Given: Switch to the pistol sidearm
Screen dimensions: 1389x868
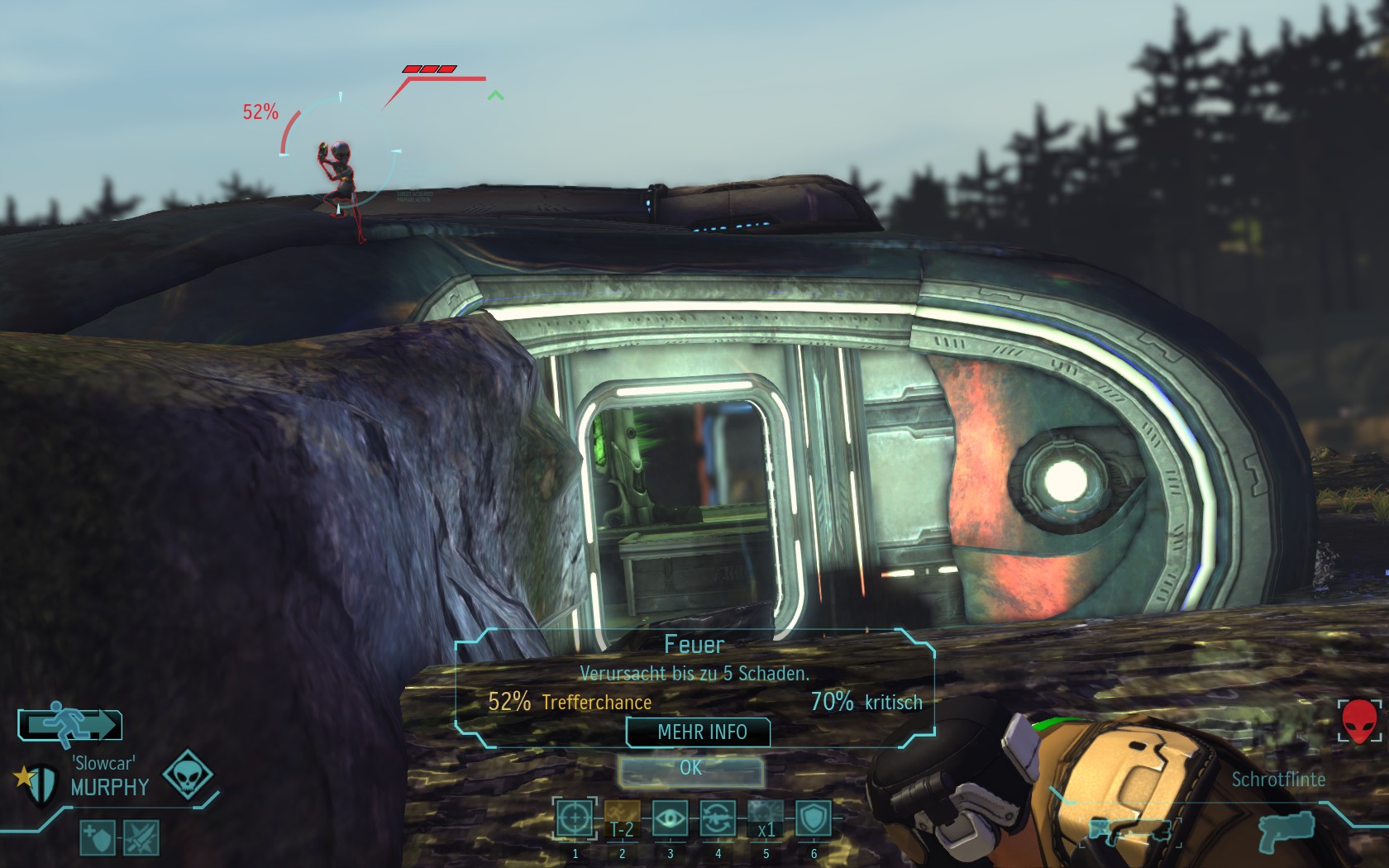Looking at the screenshot, I should click(1286, 830).
